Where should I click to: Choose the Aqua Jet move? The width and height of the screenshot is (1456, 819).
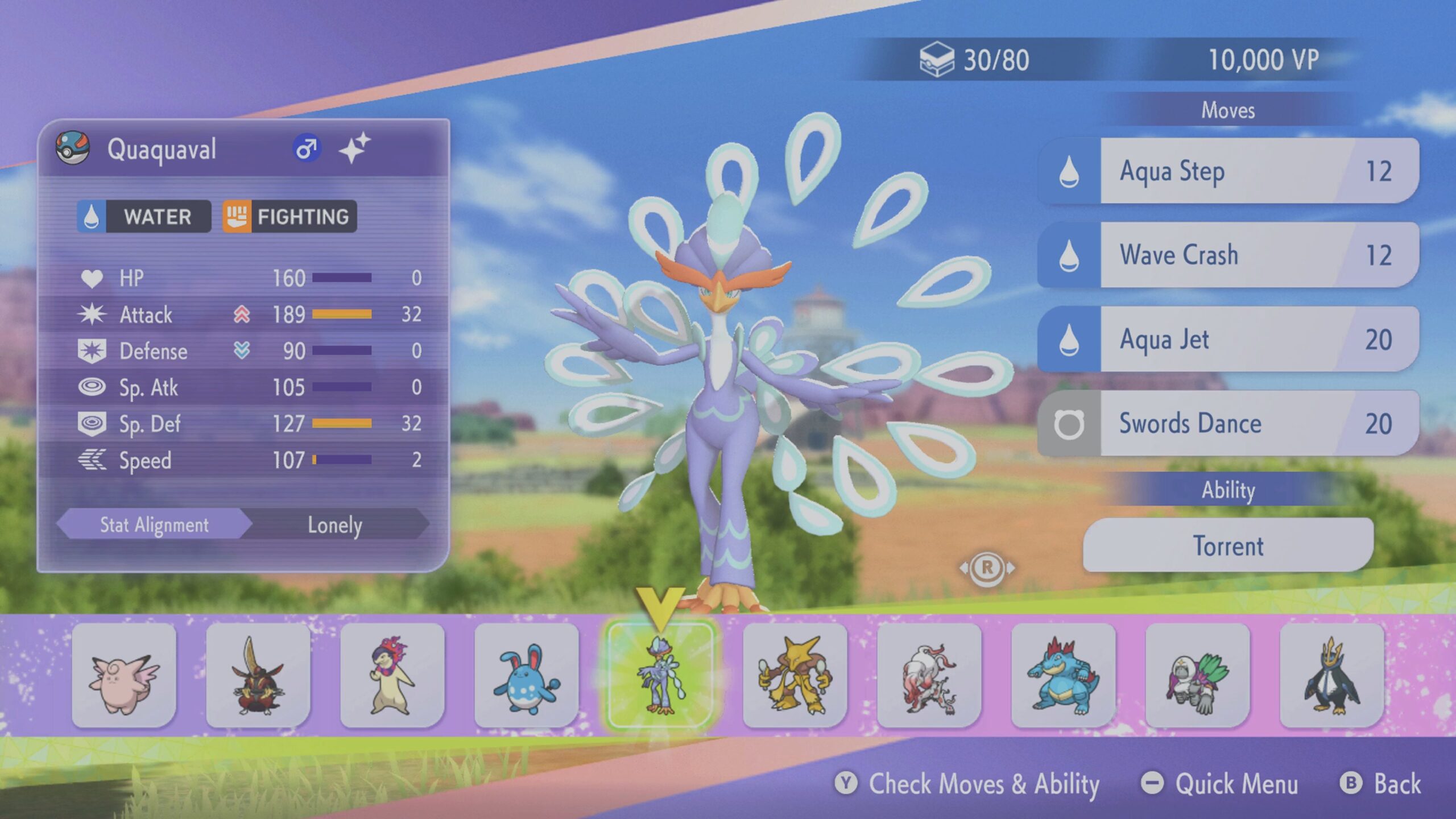pyautogui.click(x=1228, y=339)
